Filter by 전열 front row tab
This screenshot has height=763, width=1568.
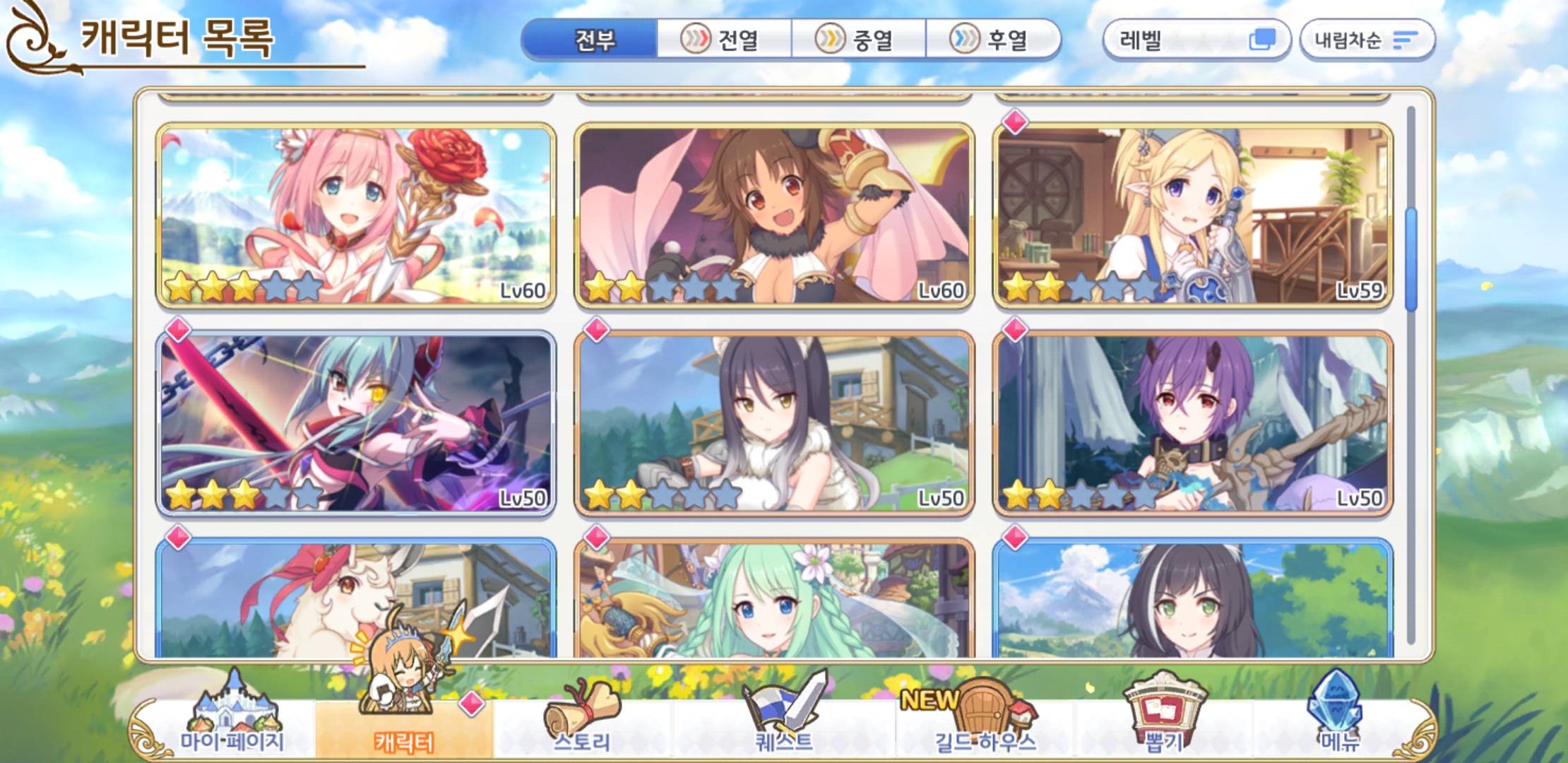point(723,40)
